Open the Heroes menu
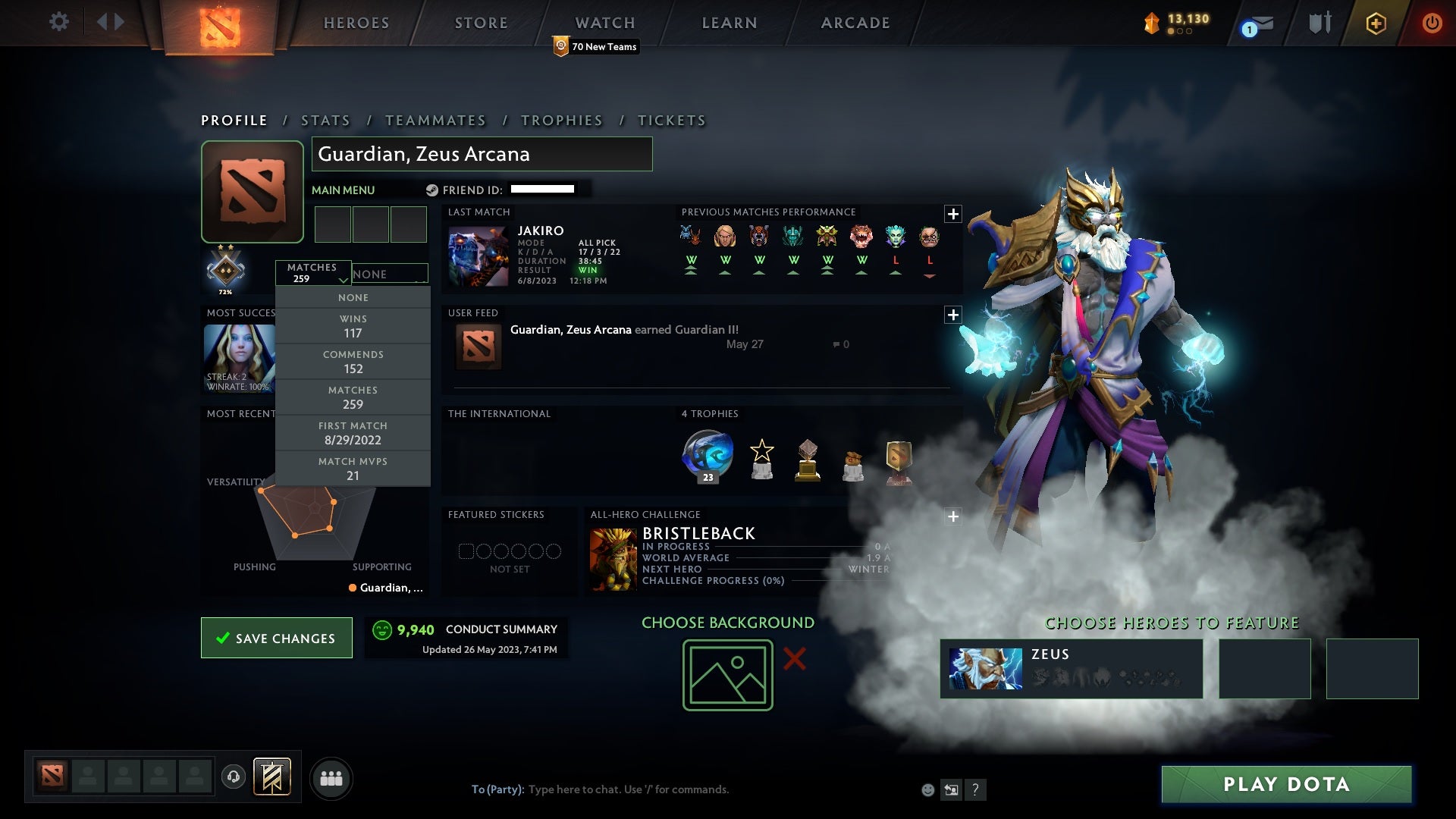Screen dimensions: 1456x819 point(356,23)
